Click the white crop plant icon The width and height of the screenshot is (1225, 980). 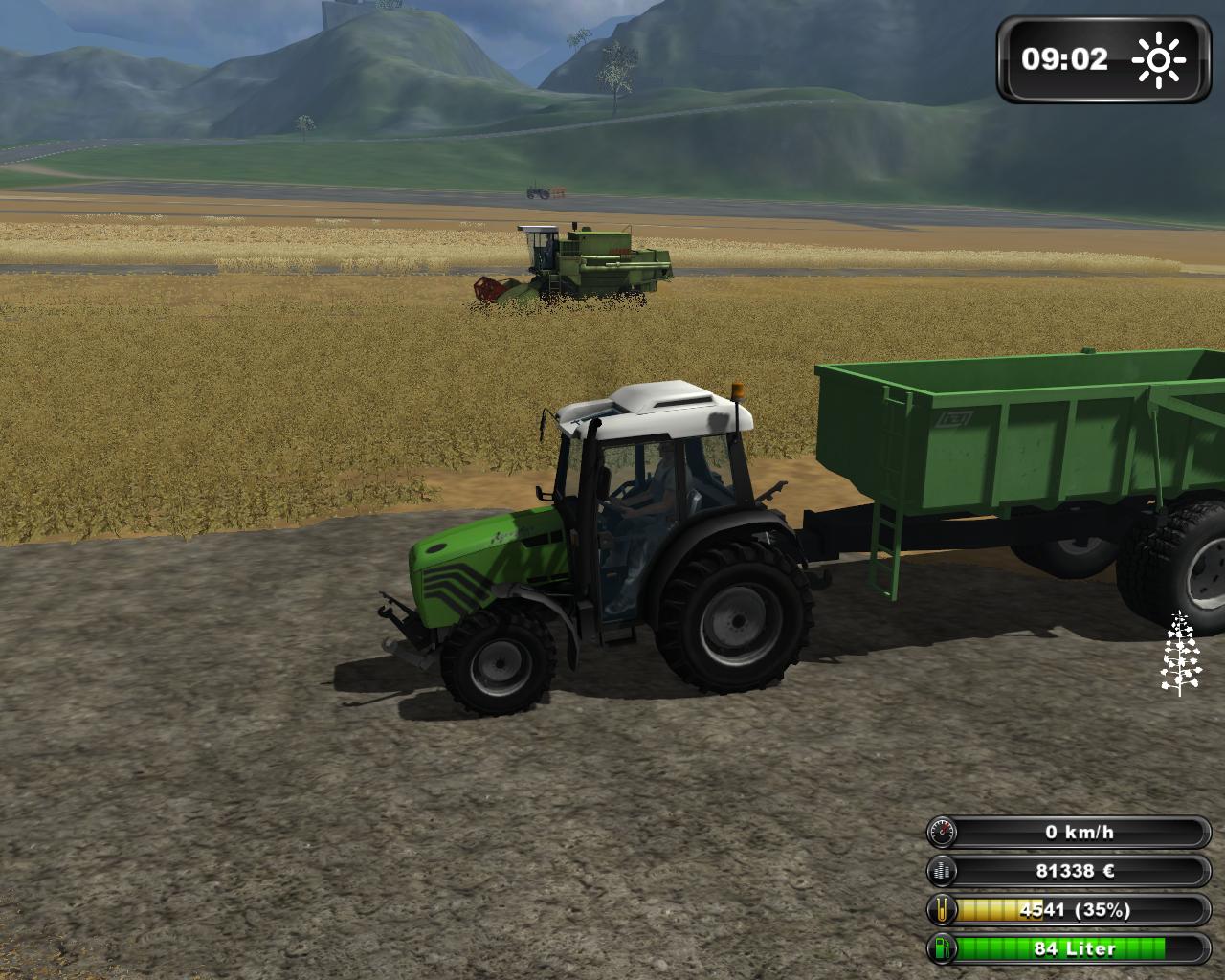coord(1179,654)
